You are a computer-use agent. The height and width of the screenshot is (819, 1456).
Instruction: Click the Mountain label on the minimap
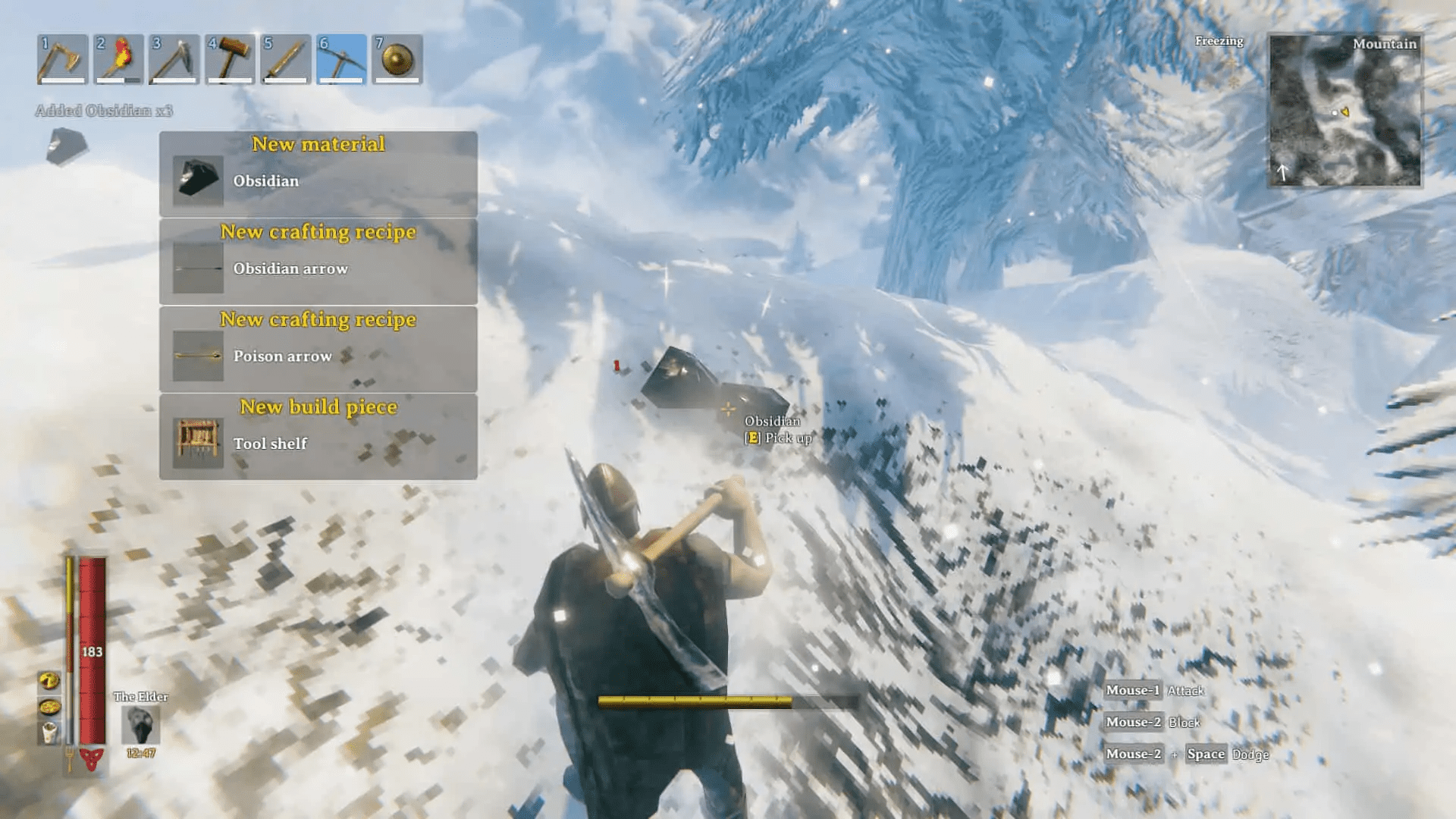coord(1384,44)
